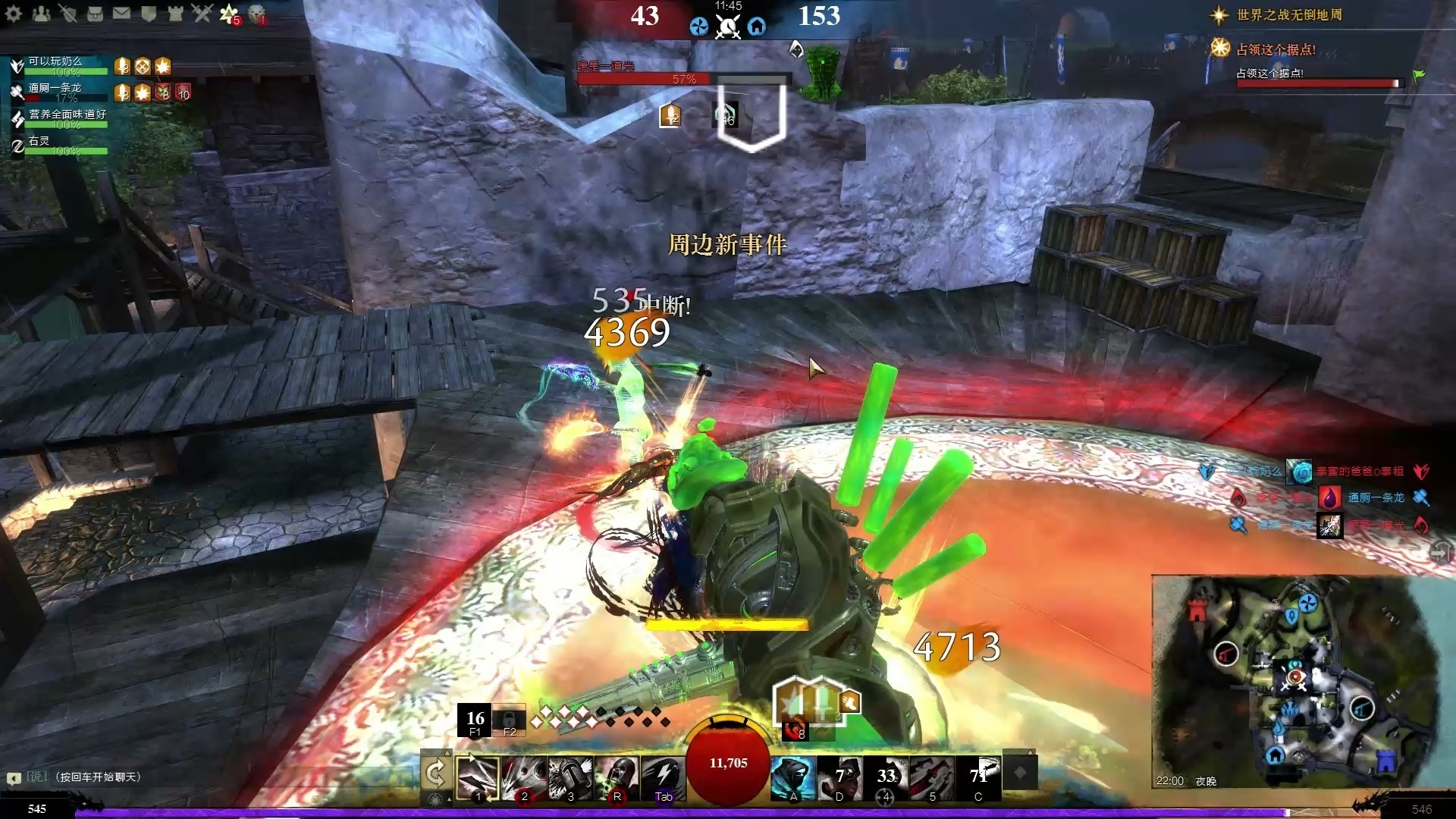This screenshot has height=819, width=1456.
Task: Open the hero panel sword-and-shield icon
Action: click(68, 13)
